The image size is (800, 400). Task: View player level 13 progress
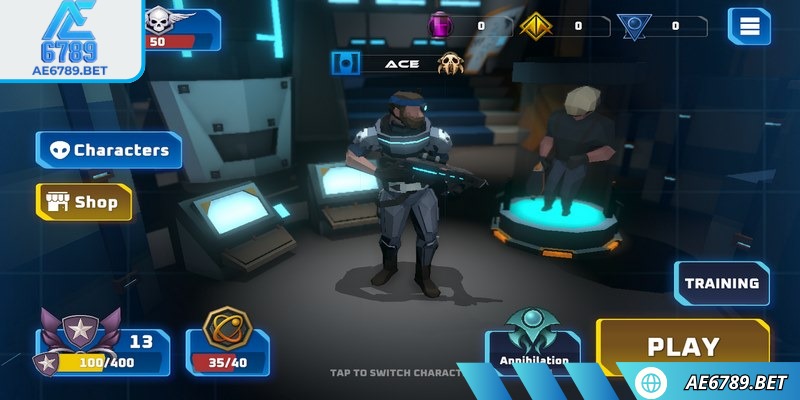(103, 350)
